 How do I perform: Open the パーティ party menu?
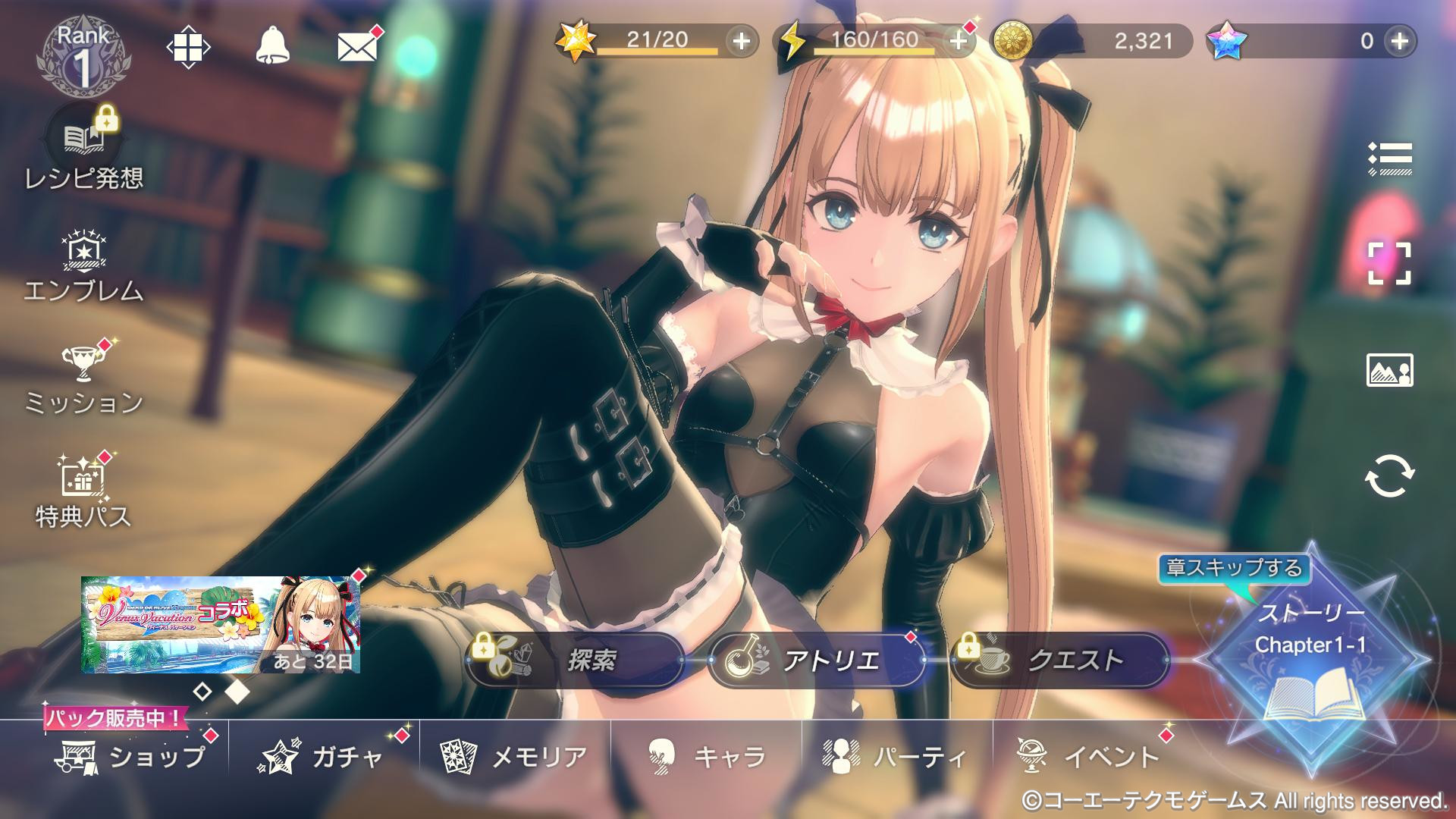(x=896, y=757)
